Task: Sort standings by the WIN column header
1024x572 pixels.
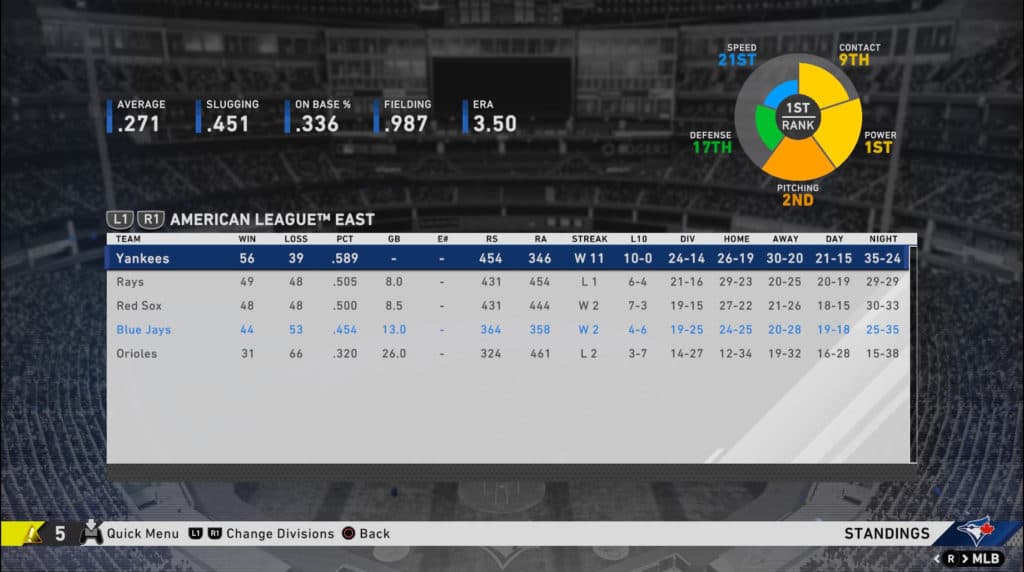Action: click(x=246, y=239)
